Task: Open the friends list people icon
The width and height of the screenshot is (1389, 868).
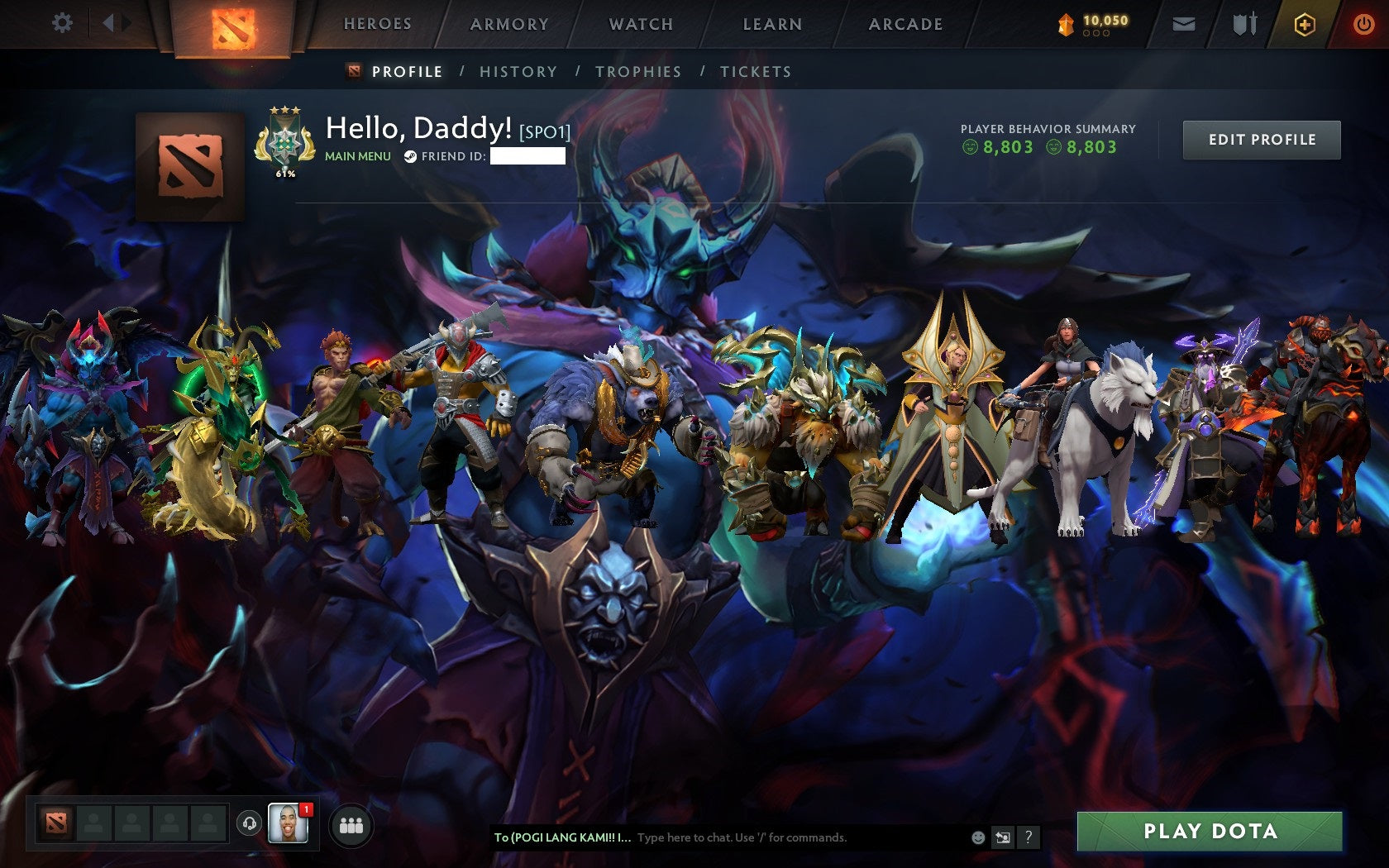Action: [x=351, y=823]
